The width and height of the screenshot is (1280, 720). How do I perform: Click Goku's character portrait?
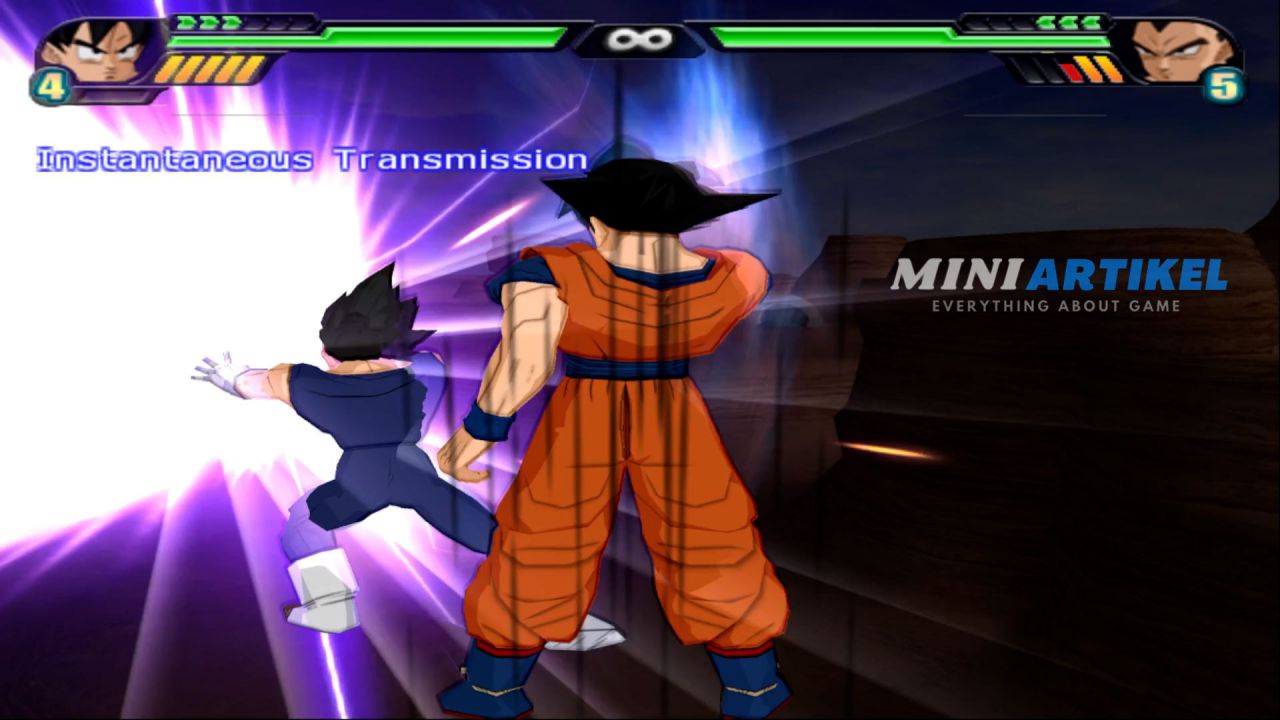point(97,54)
